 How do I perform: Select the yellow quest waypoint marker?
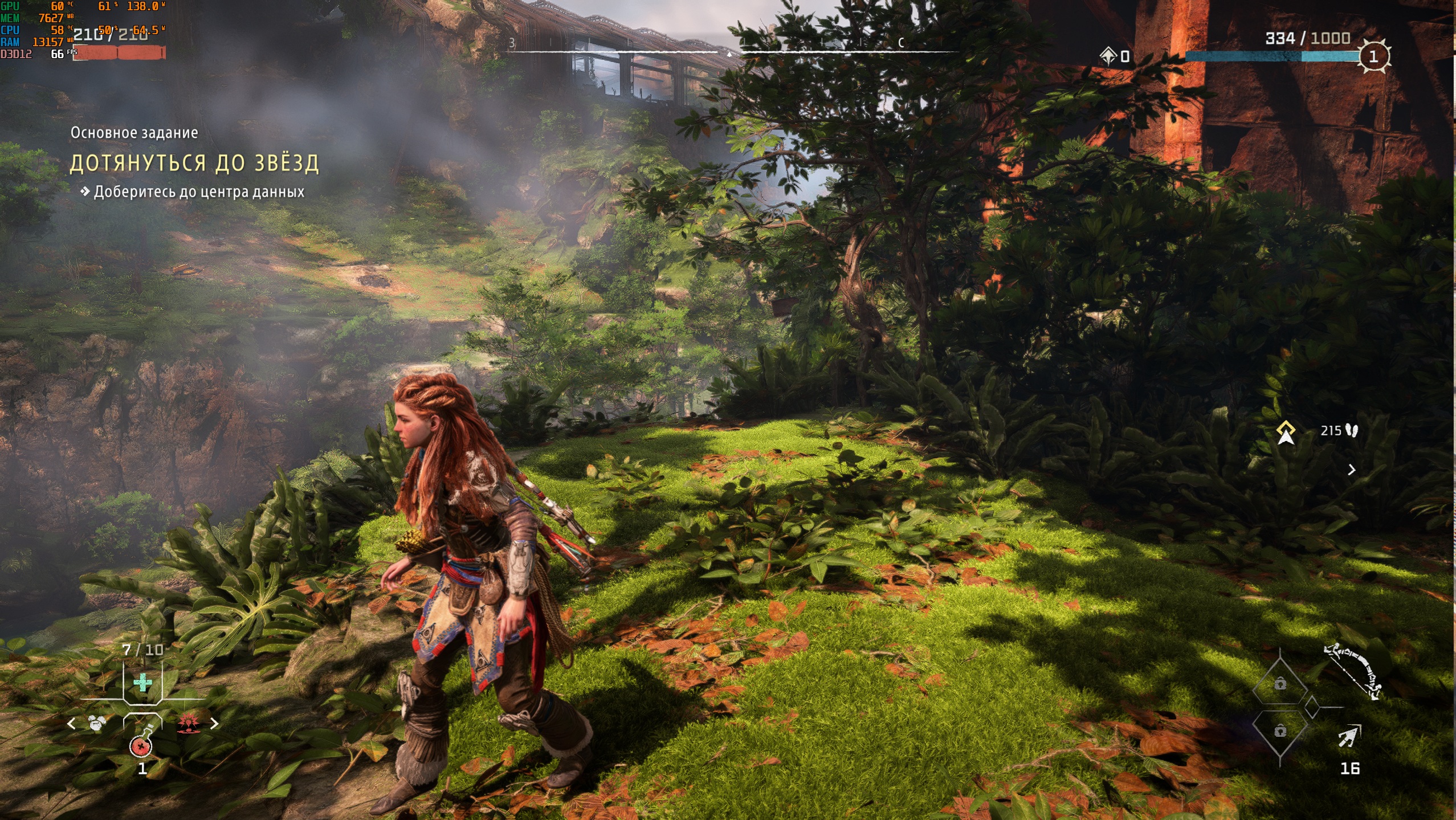pyautogui.click(x=1286, y=432)
